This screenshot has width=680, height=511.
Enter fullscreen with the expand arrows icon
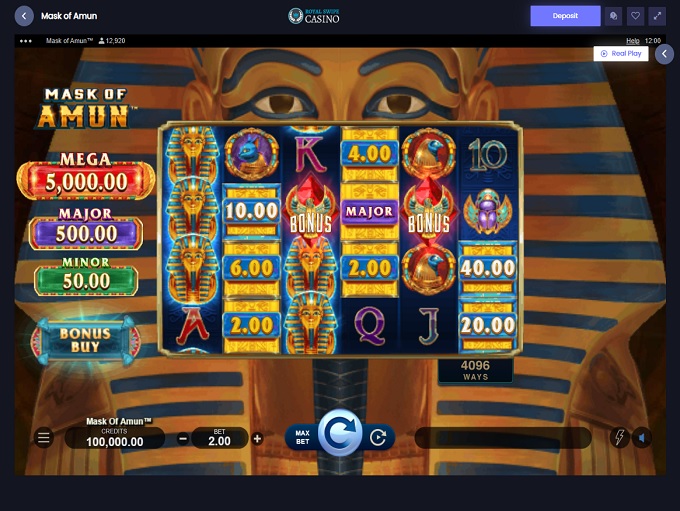click(657, 16)
